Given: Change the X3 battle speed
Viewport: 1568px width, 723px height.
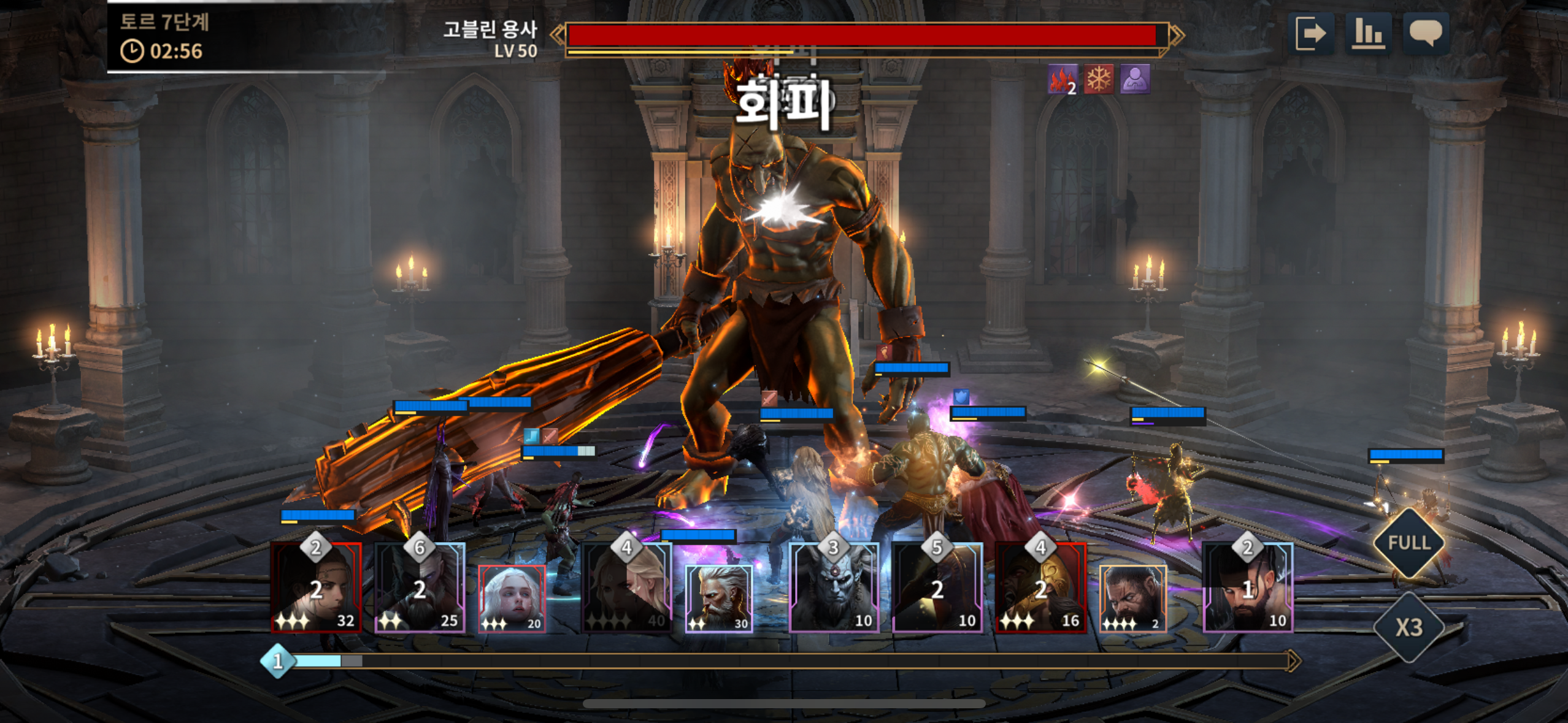Looking at the screenshot, I should 1409,627.
